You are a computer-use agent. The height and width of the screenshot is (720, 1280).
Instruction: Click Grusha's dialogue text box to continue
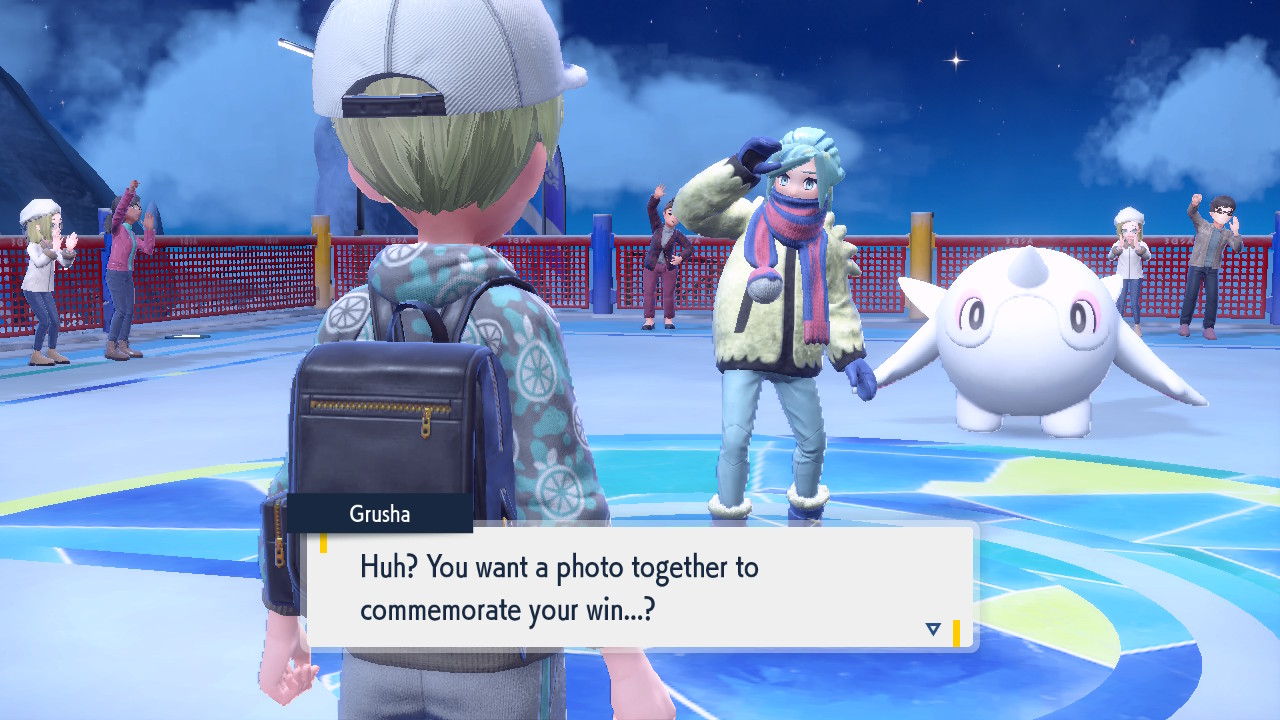(x=640, y=587)
